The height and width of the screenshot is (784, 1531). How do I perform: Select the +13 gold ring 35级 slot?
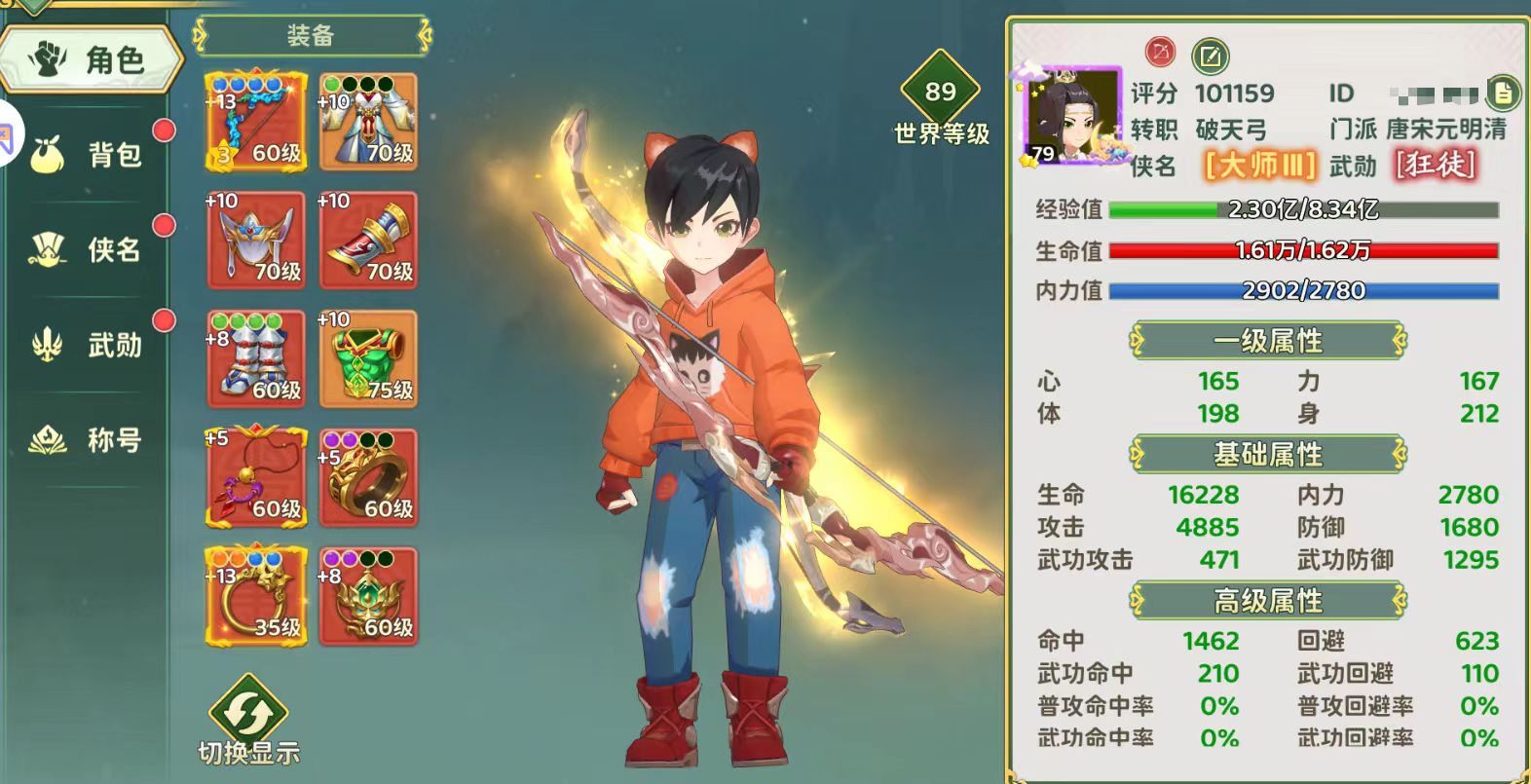coord(256,596)
